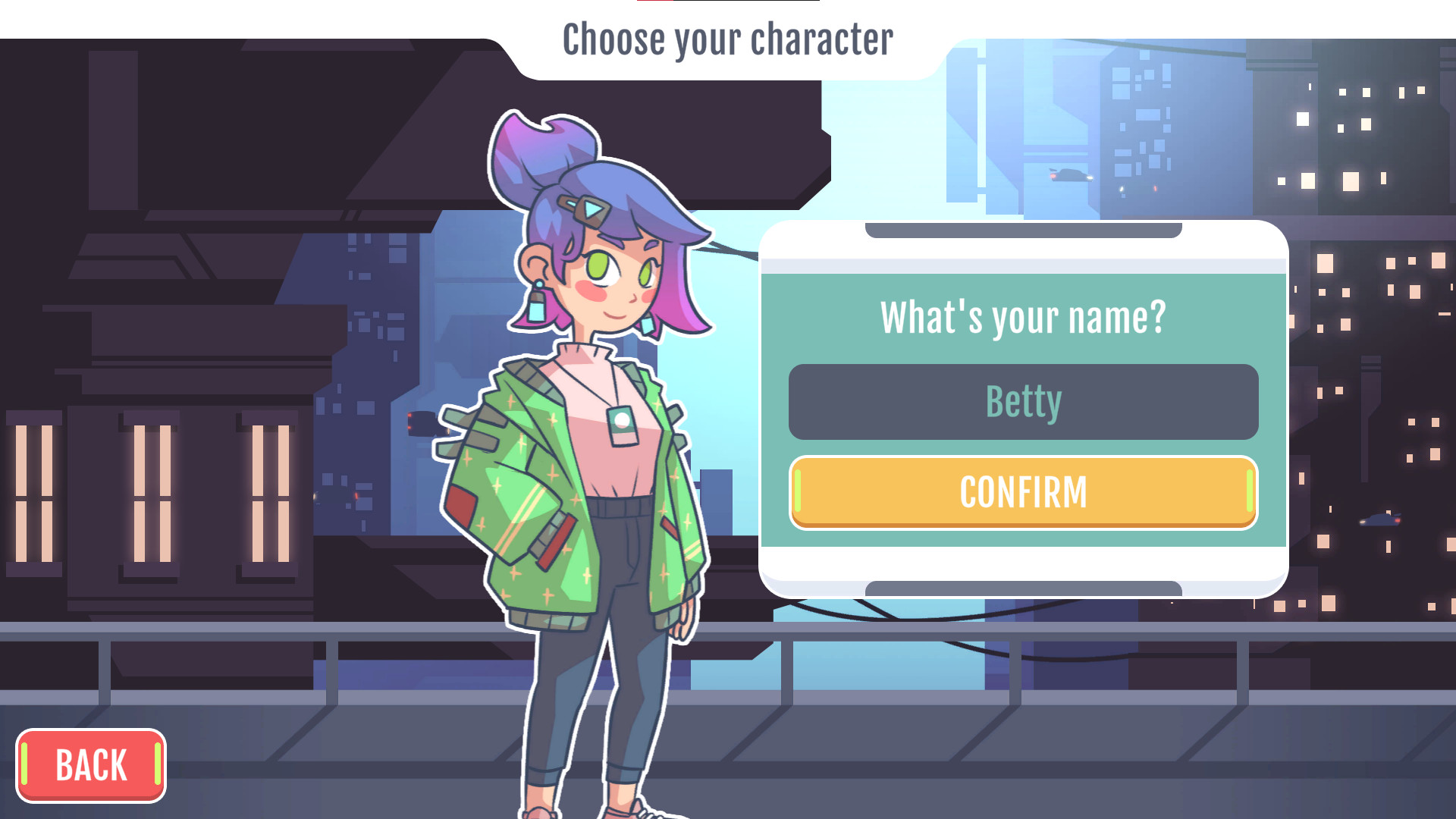Click the bottom handle of the name dialog
Screen dimensions: 1456x819
point(1023,589)
